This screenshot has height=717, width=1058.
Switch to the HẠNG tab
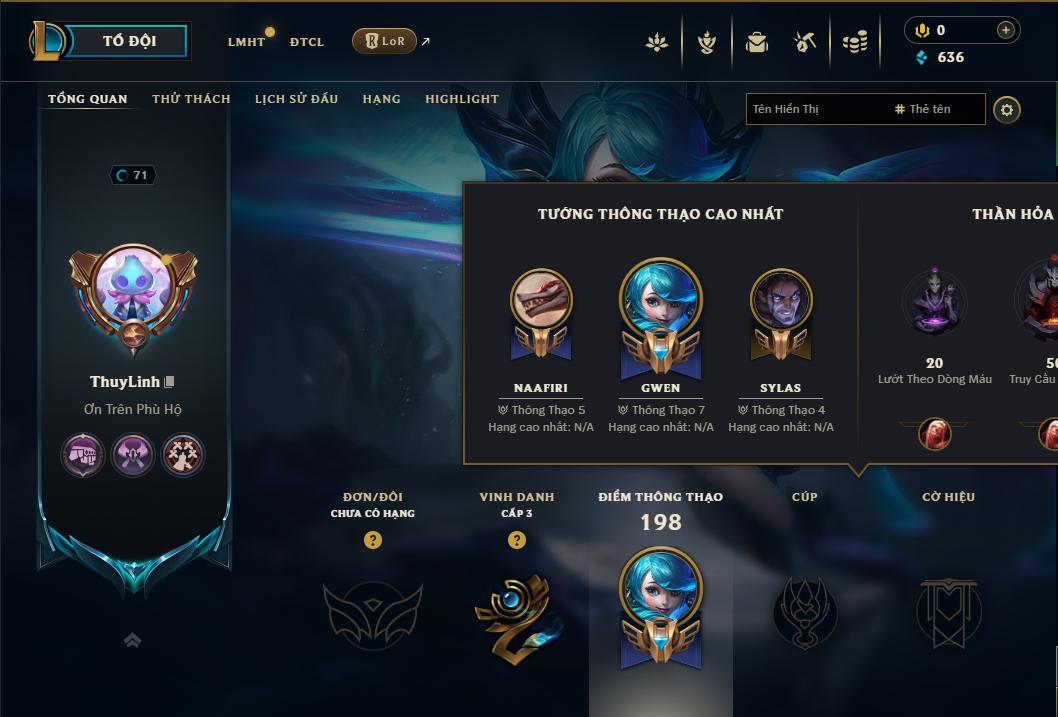pyautogui.click(x=381, y=99)
